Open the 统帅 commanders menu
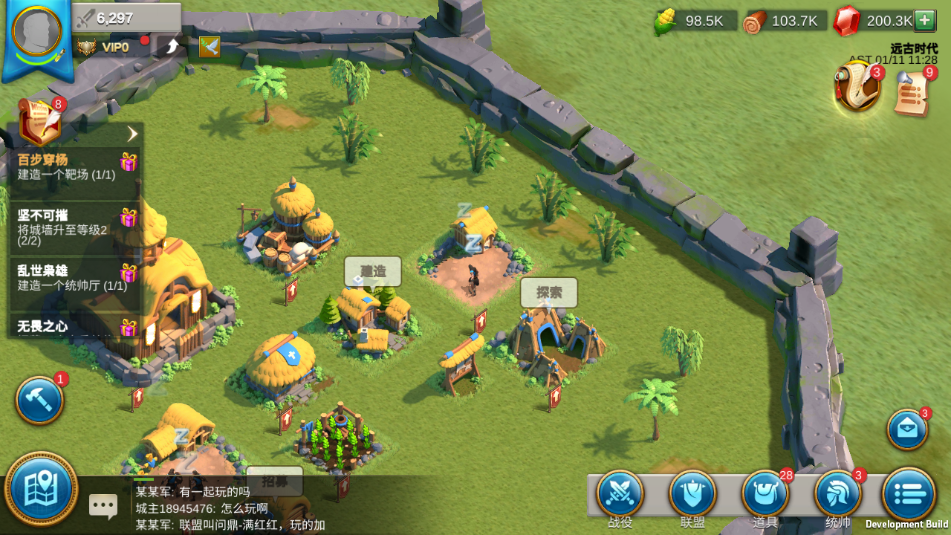Image resolution: width=951 pixels, height=535 pixels. (x=838, y=494)
